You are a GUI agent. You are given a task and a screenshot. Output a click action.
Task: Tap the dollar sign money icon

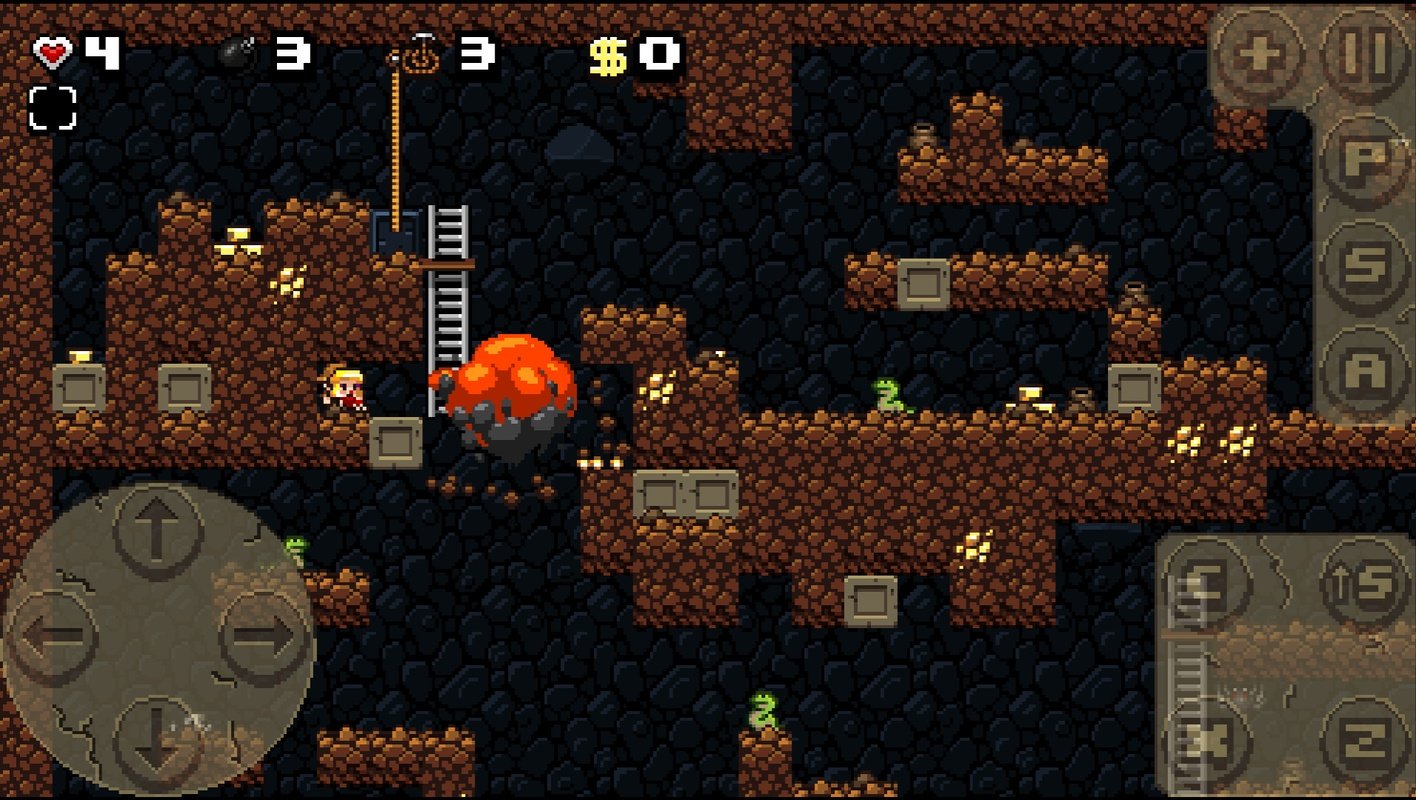point(606,57)
